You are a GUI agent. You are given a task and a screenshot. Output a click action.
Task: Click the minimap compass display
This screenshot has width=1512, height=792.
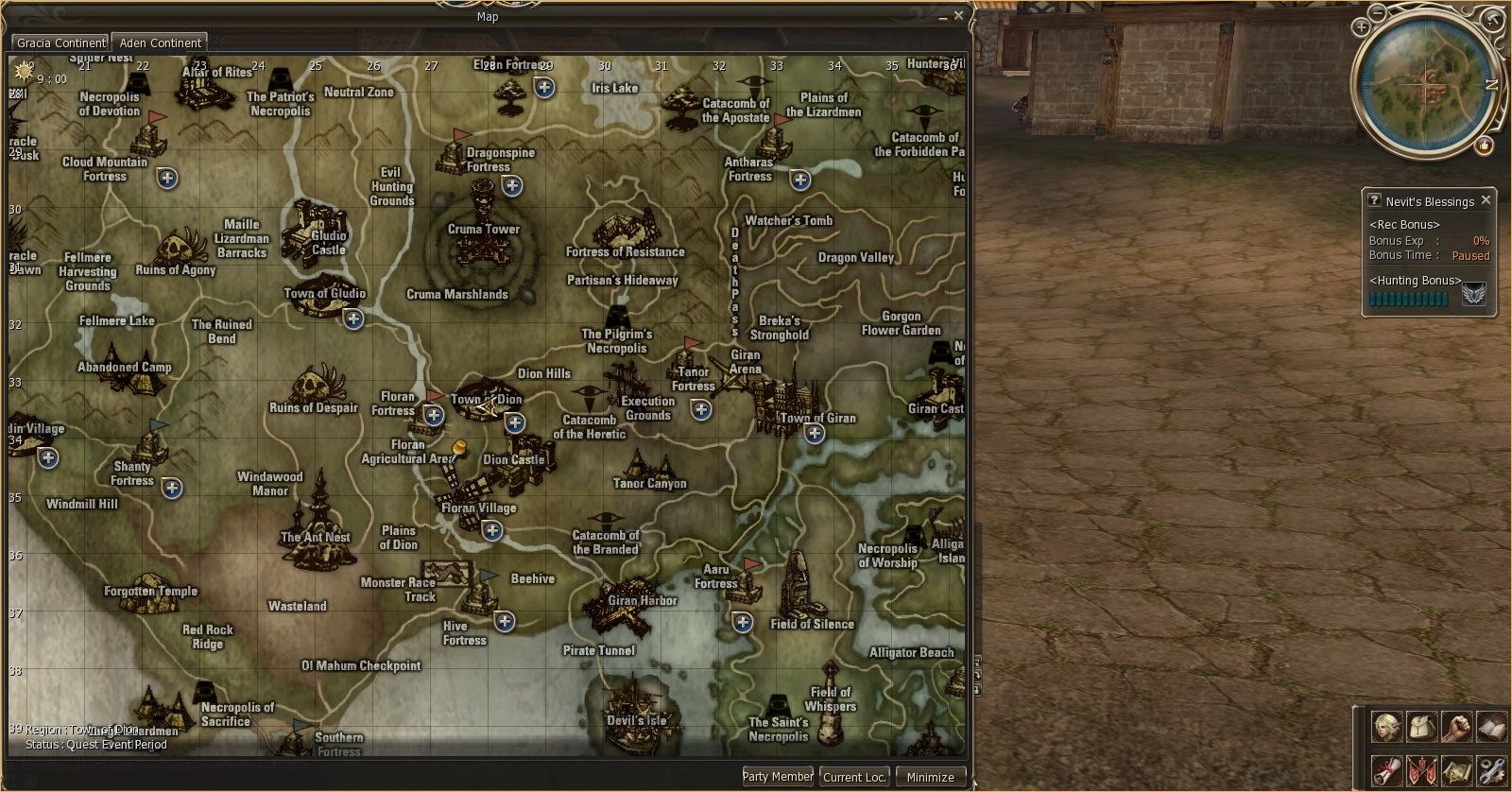1423,83
